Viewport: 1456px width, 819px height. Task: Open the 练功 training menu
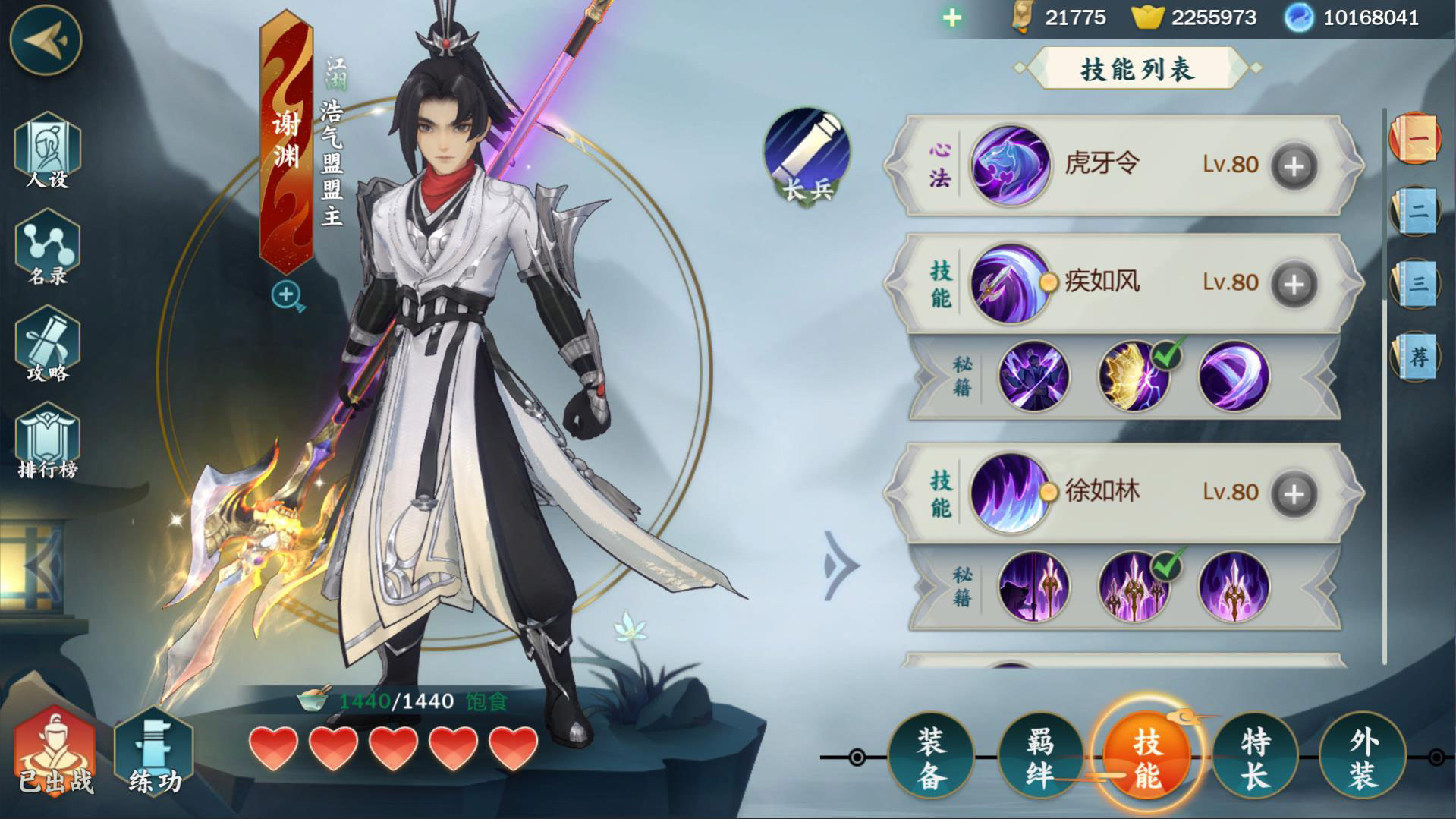(x=154, y=752)
